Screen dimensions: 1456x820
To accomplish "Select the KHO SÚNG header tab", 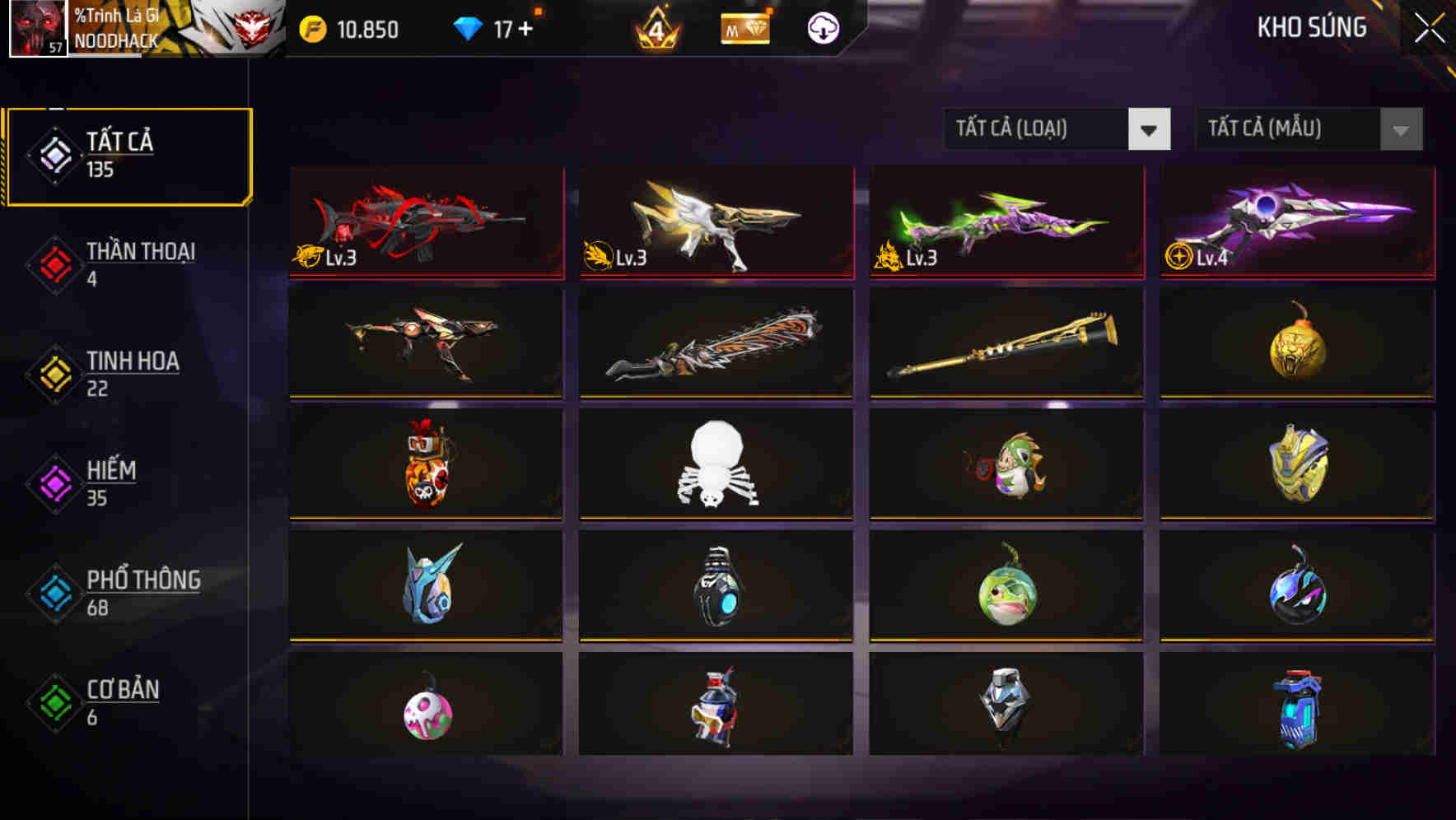I will click(x=1312, y=28).
